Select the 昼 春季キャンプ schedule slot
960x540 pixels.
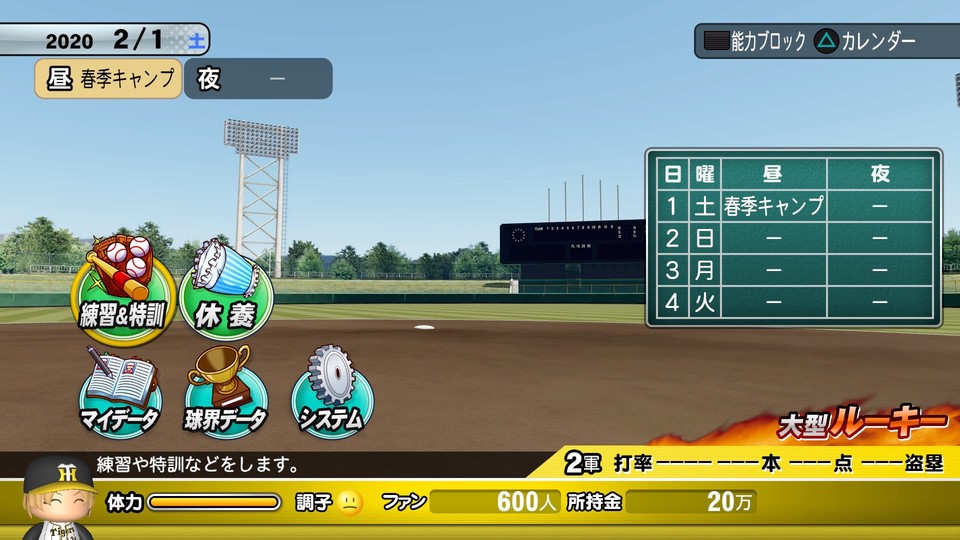109,79
